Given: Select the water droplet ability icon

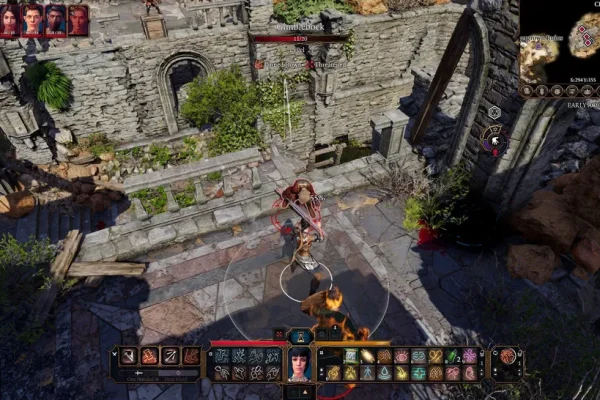Looking at the screenshot, I should [384, 373].
